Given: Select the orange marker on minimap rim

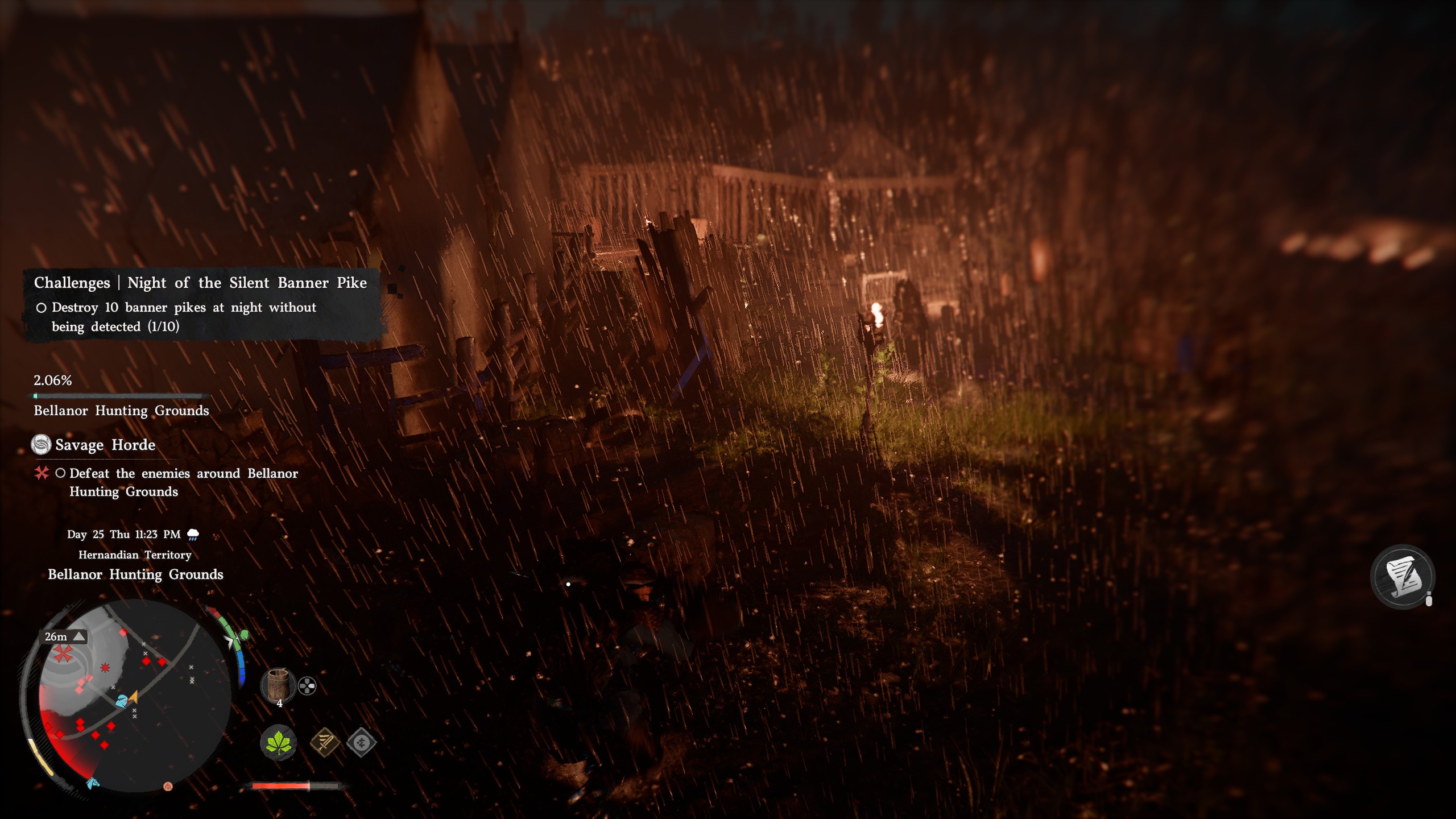Looking at the screenshot, I should (168, 787).
